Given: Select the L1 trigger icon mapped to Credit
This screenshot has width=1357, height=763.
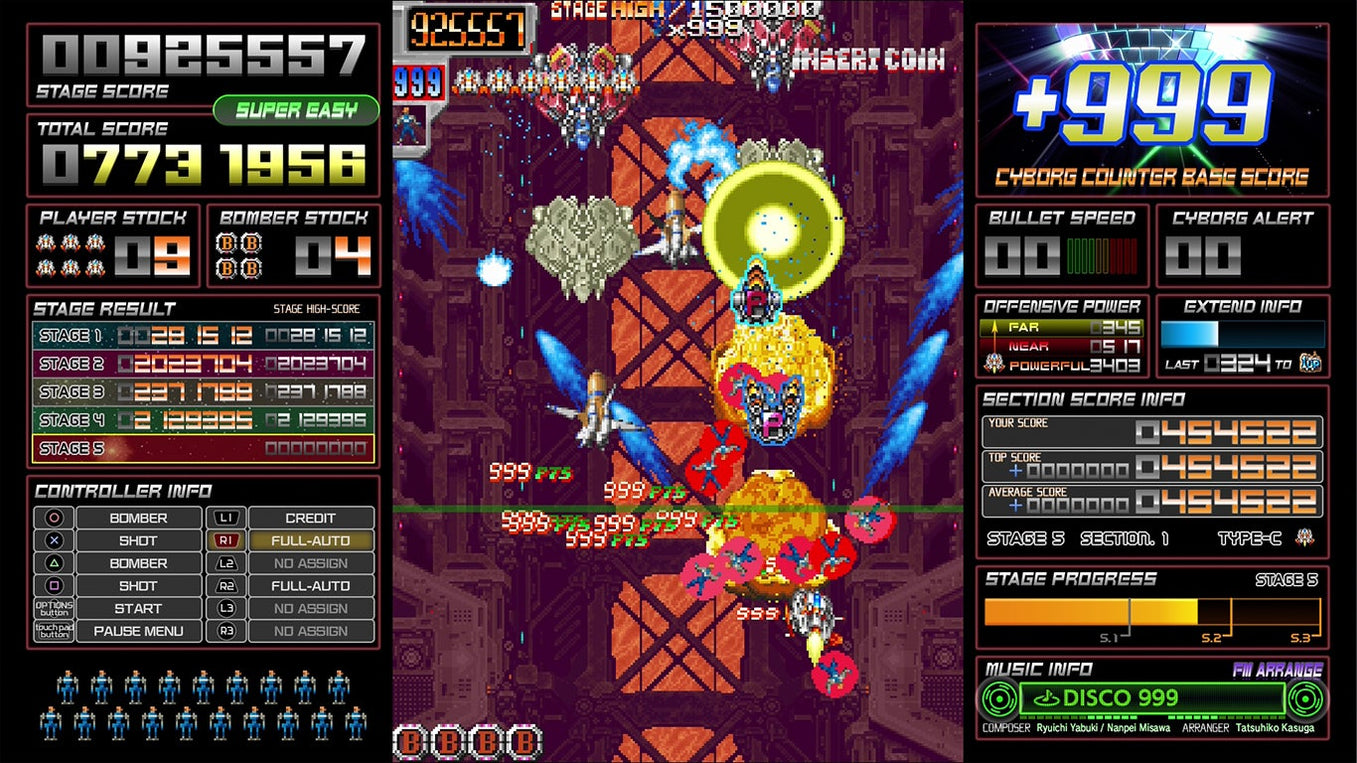Looking at the screenshot, I should [x=226, y=518].
